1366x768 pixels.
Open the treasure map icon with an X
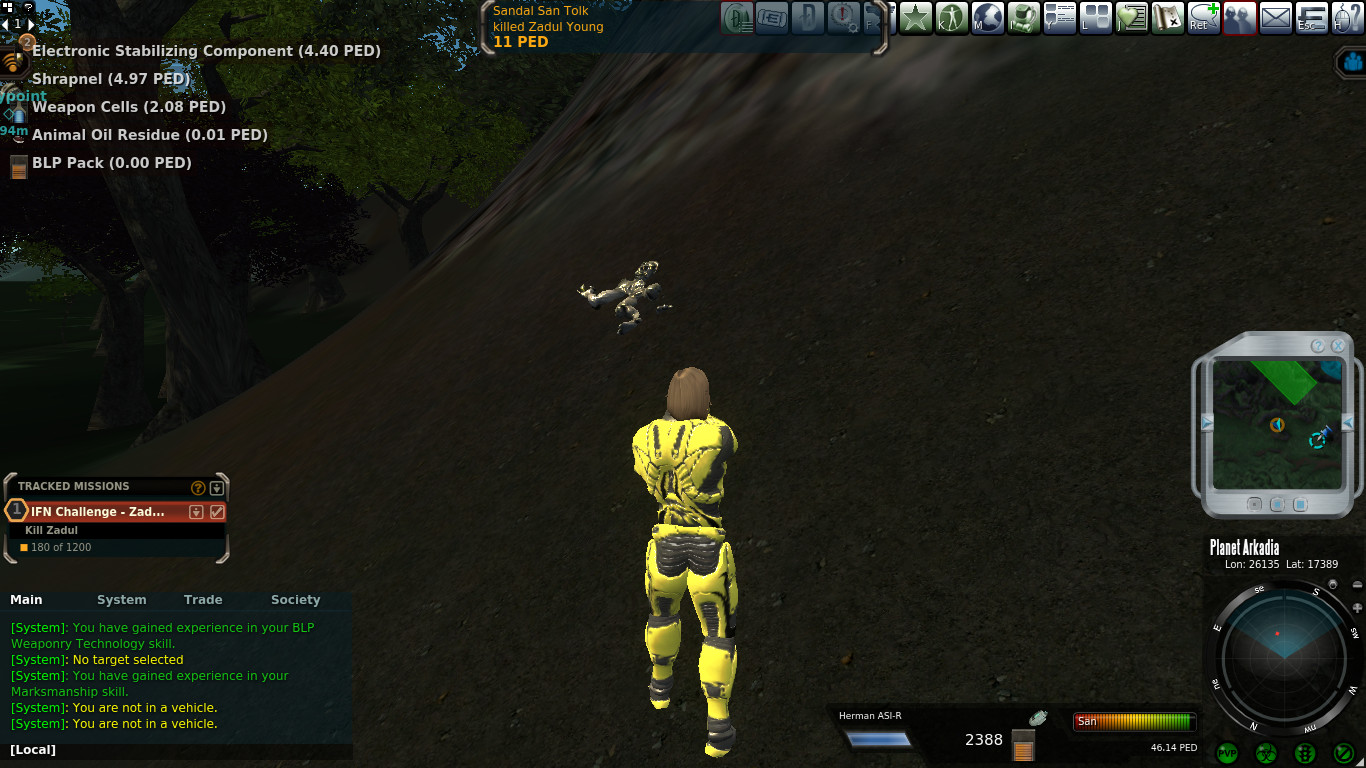pos(1167,18)
